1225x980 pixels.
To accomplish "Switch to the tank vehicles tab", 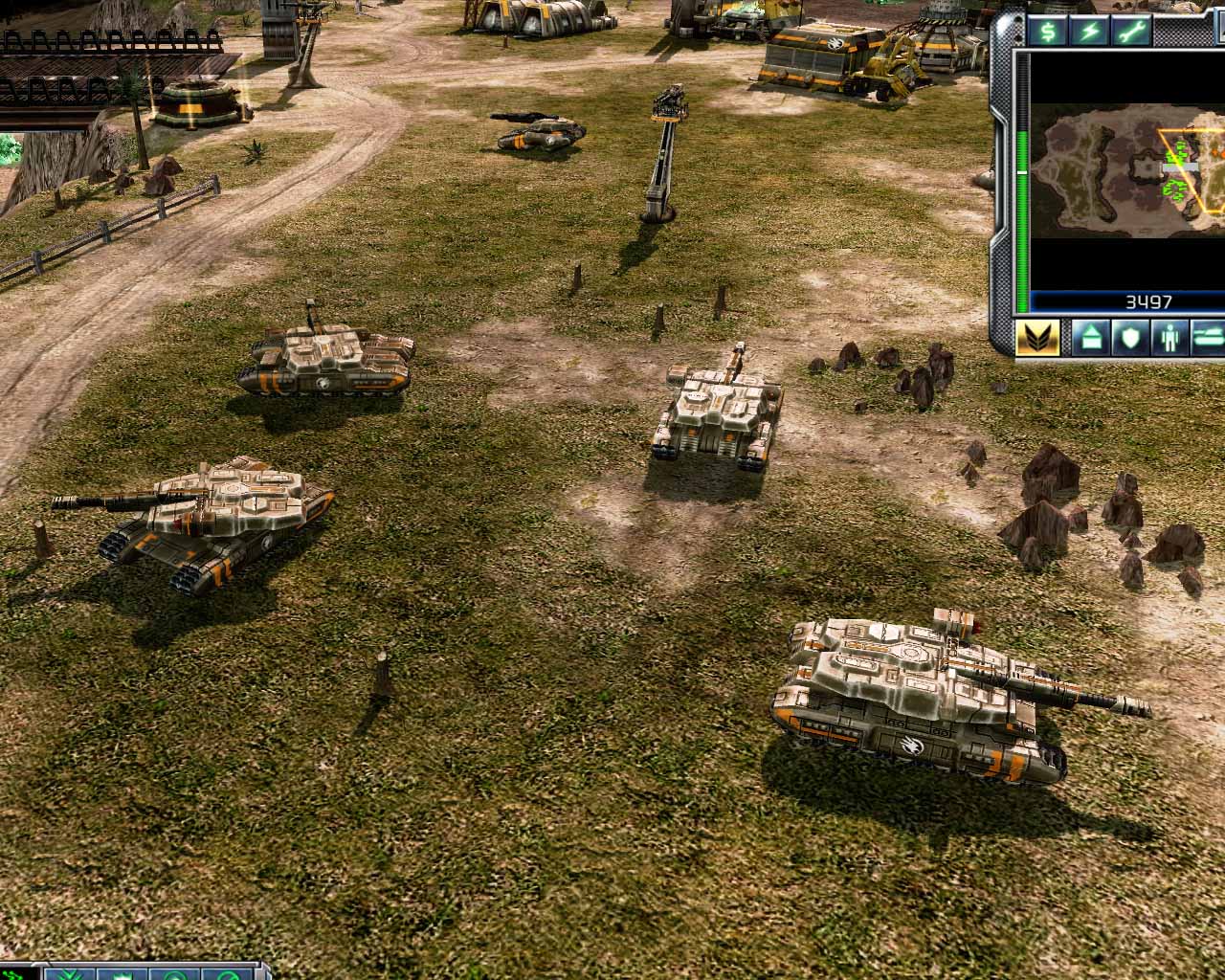I will [x=1208, y=338].
